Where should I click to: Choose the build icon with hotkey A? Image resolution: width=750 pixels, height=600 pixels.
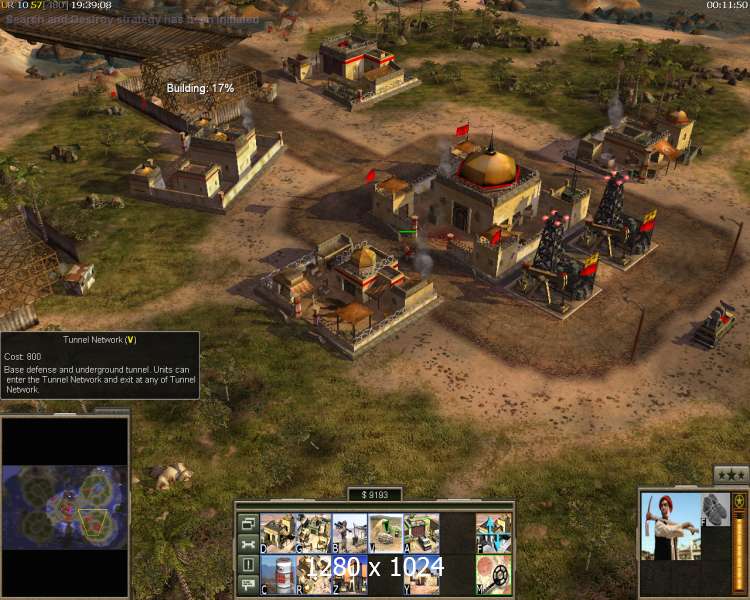[421, 533]
